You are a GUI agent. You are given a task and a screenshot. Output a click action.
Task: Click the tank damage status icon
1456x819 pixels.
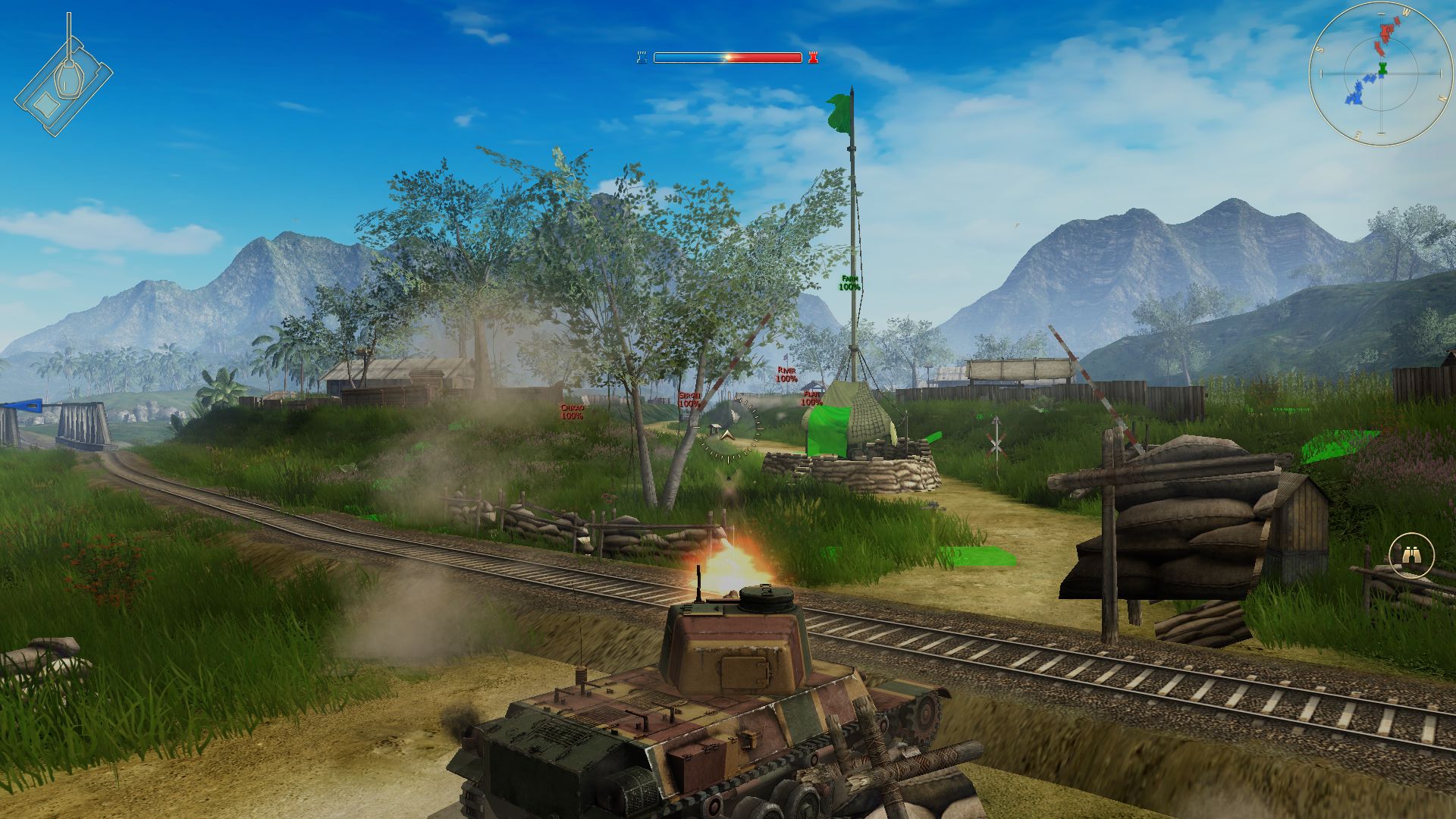point(63,82)
